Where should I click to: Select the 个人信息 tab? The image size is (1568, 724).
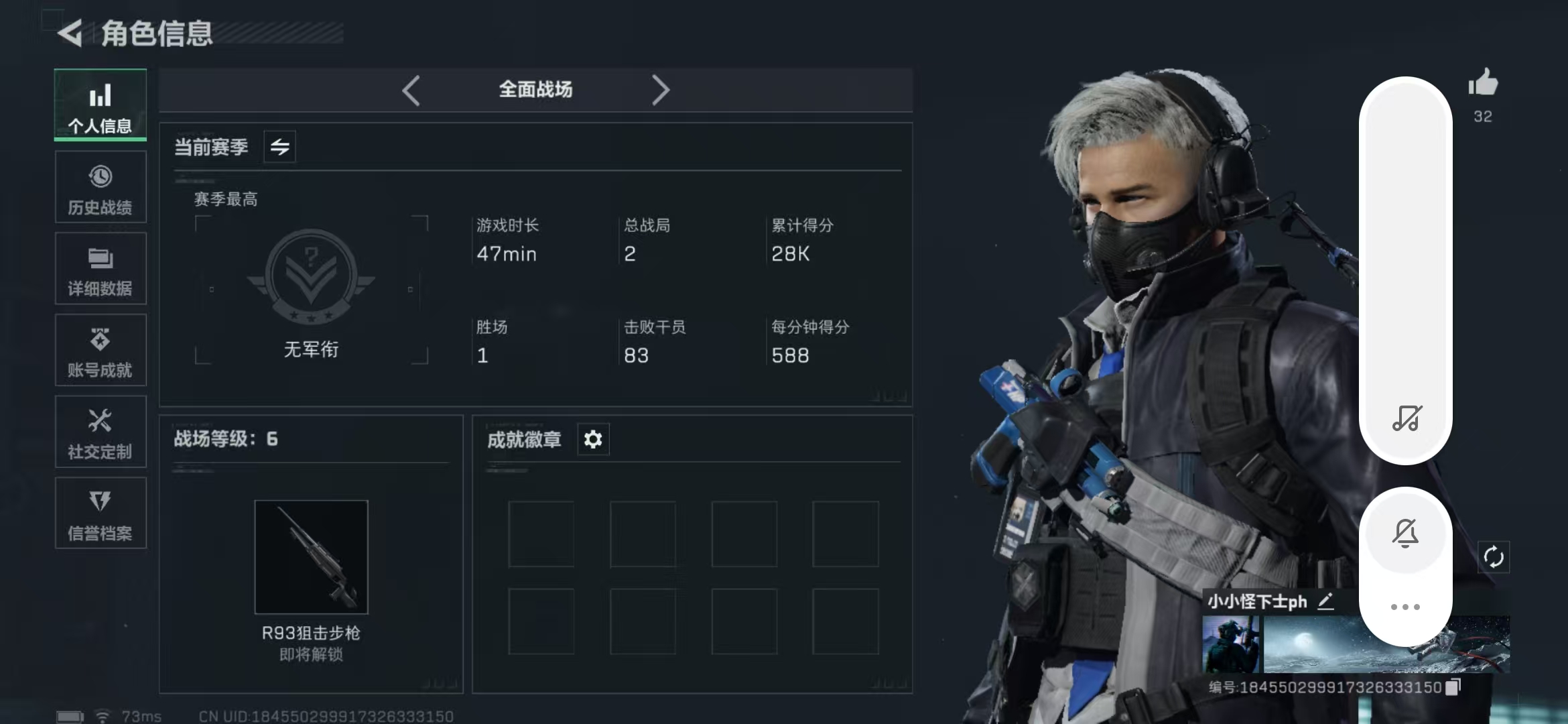pos(101,105)
